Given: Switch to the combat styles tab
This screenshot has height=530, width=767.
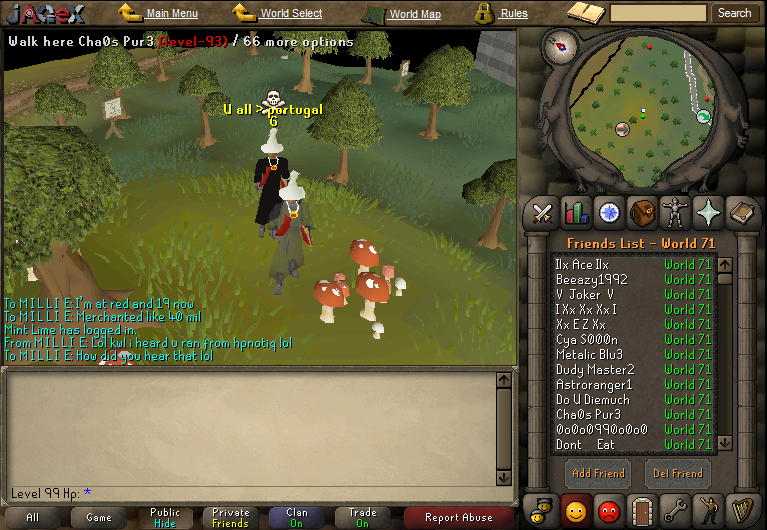Looking at the screenshot, I should click(x=543, y=212).
